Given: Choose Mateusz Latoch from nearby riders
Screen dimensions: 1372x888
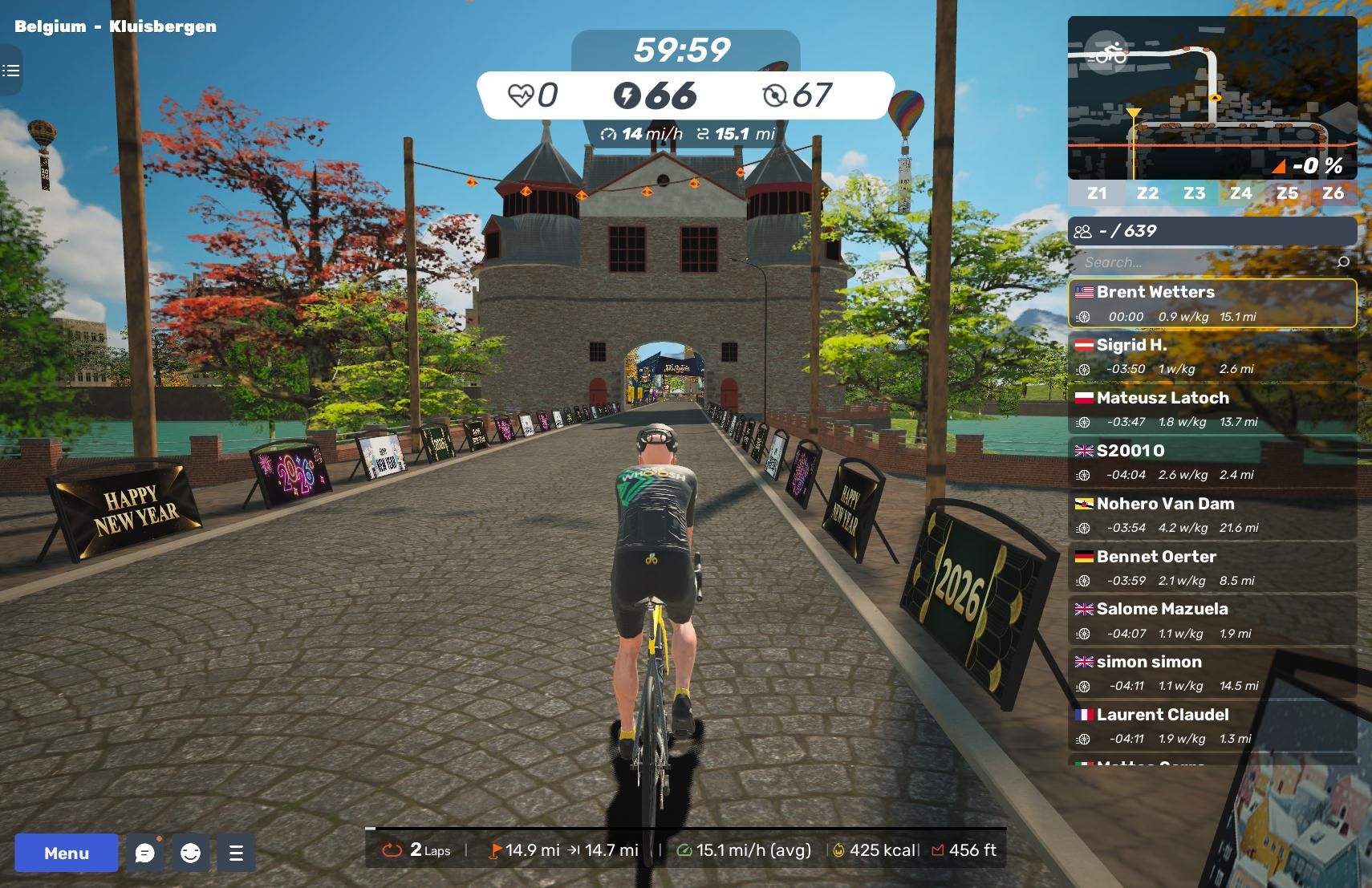Looking at the screenshot, I should tap(1212, 409).
